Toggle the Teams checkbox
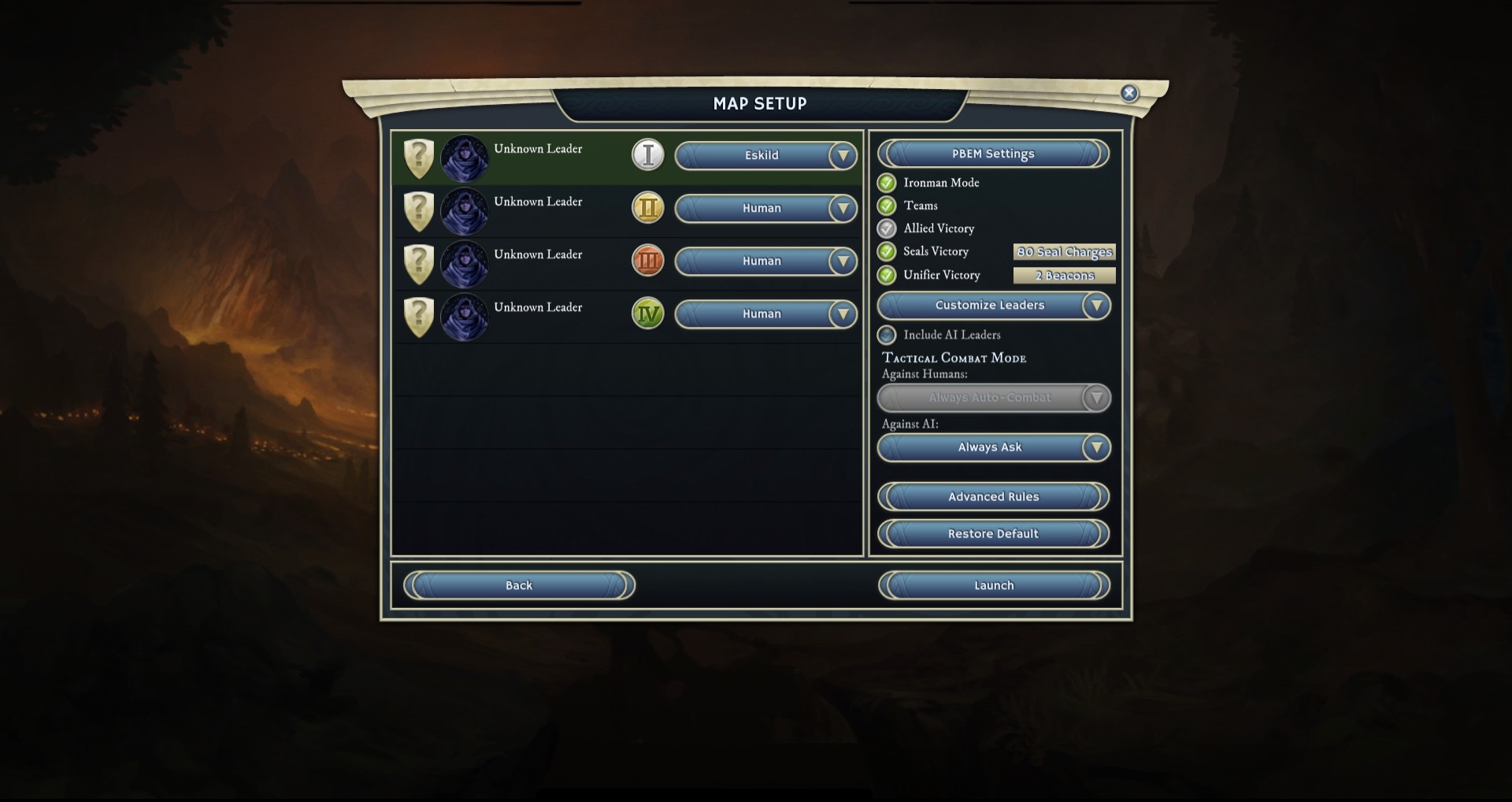This screenshot has width=1512, height=802. pos(887,206)
